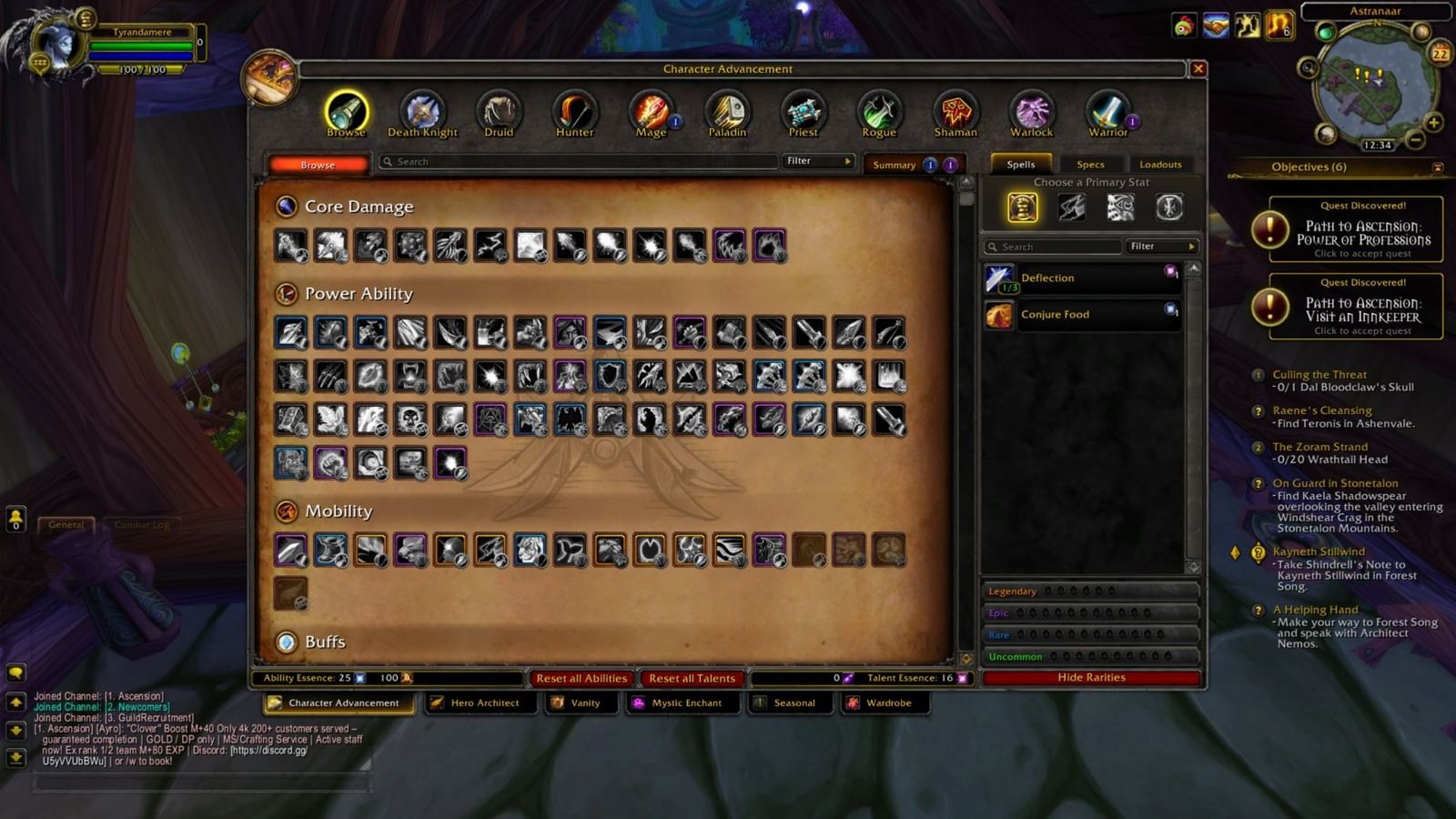Select the Warlock class icon
Viewport: 1456px width, 819px height.
(1031, 109)
